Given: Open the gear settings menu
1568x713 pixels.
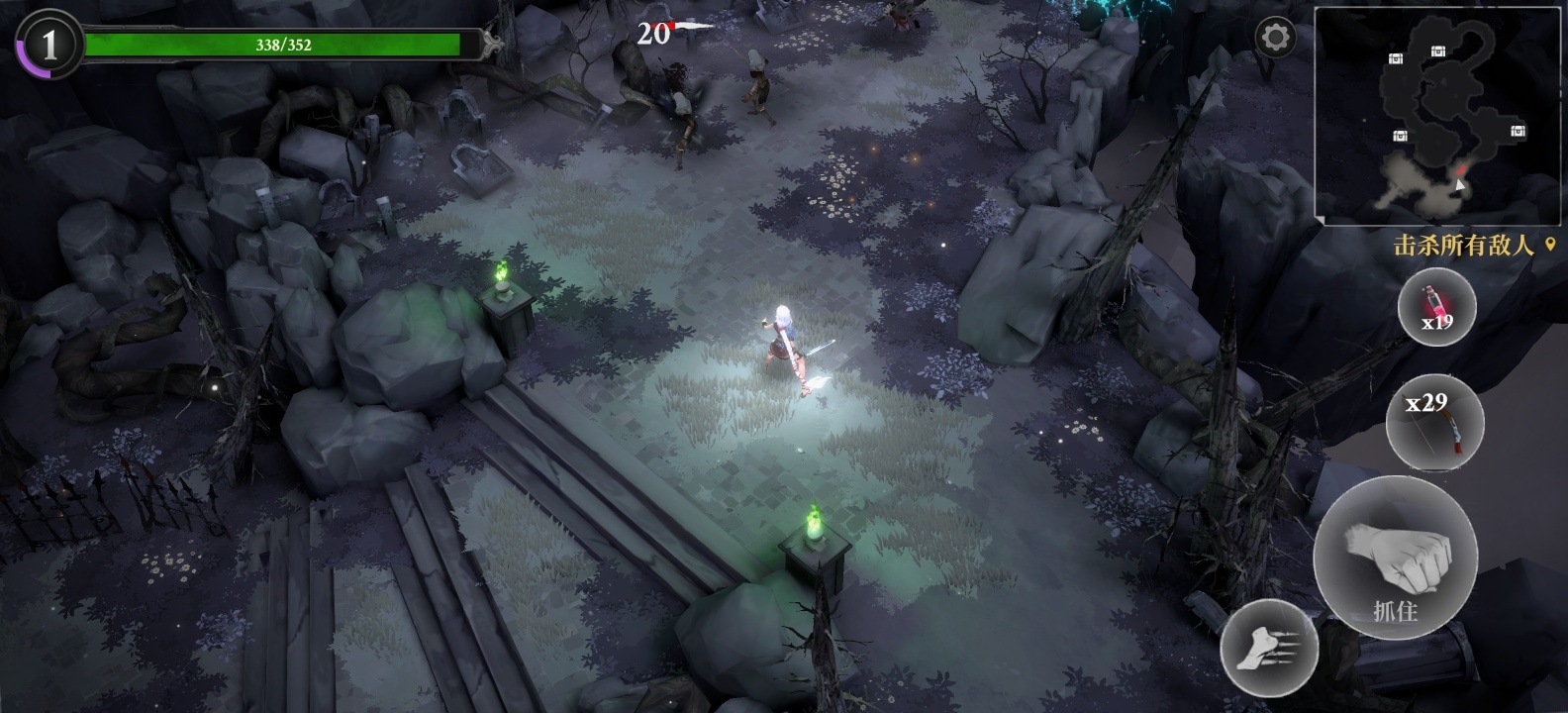Looking at the screenshot, I should click(1275, 39).
